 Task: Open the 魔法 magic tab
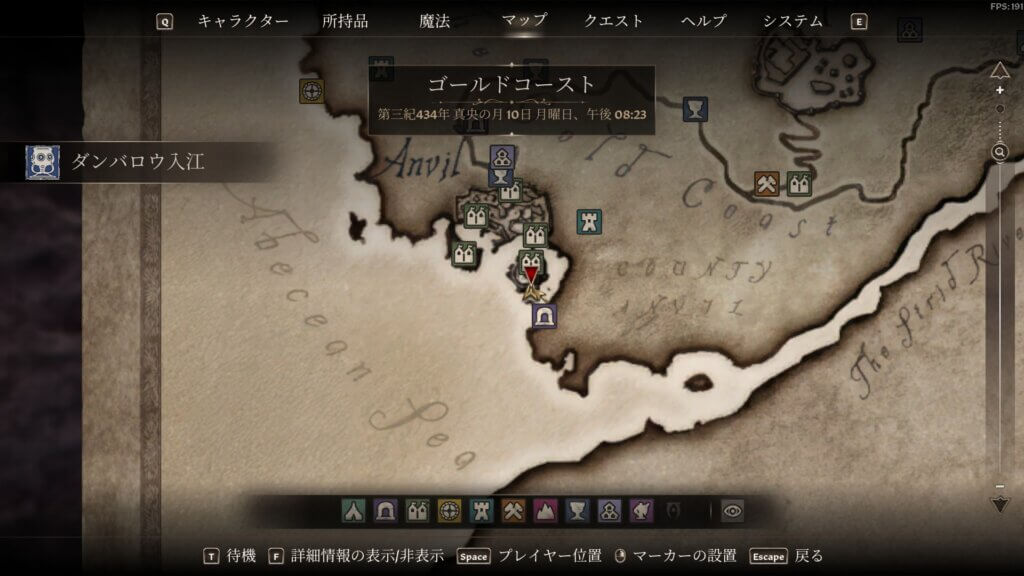(x=435, y=21)
